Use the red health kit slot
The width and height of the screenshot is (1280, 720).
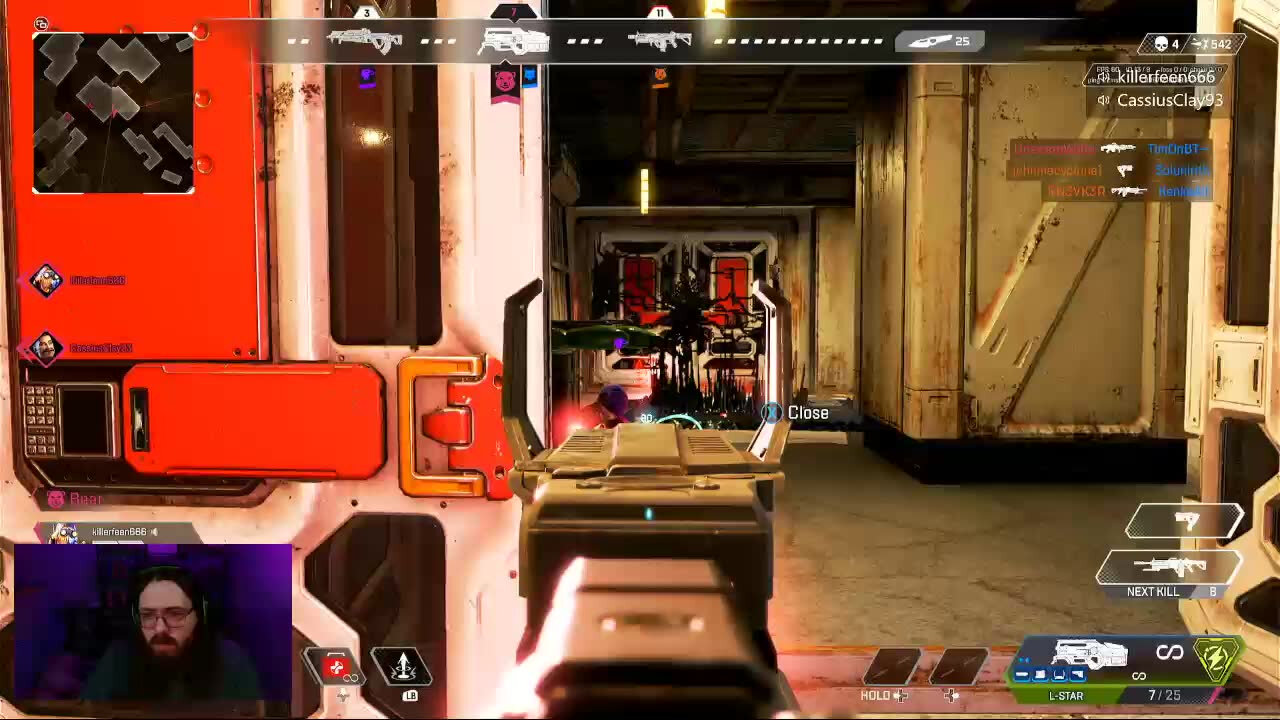point(337,667)
